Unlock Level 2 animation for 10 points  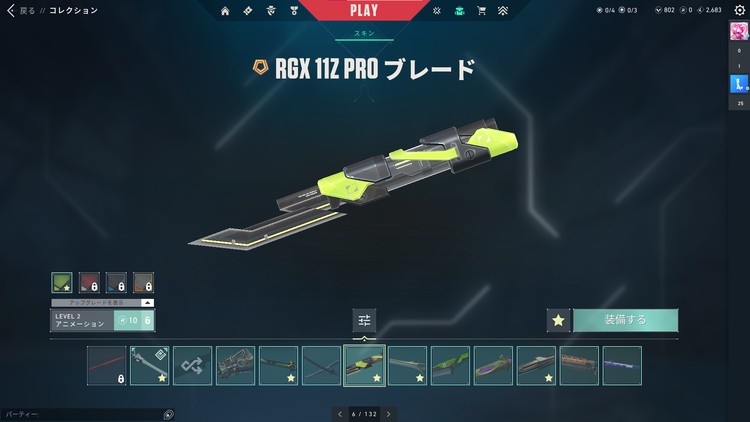point(134,320)
